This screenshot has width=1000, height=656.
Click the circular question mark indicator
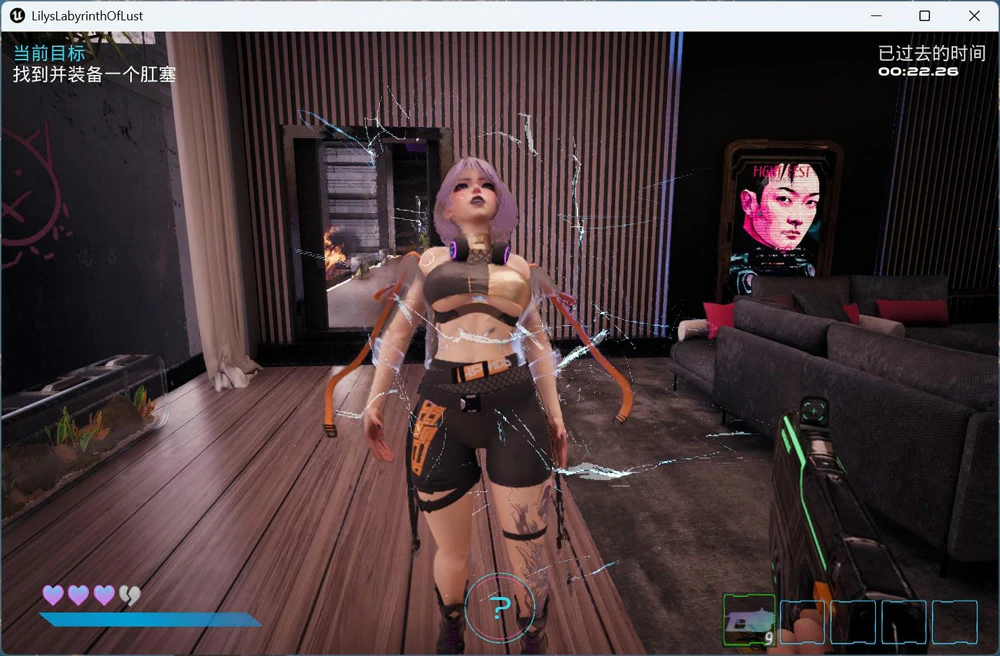(x=500, y=607)
